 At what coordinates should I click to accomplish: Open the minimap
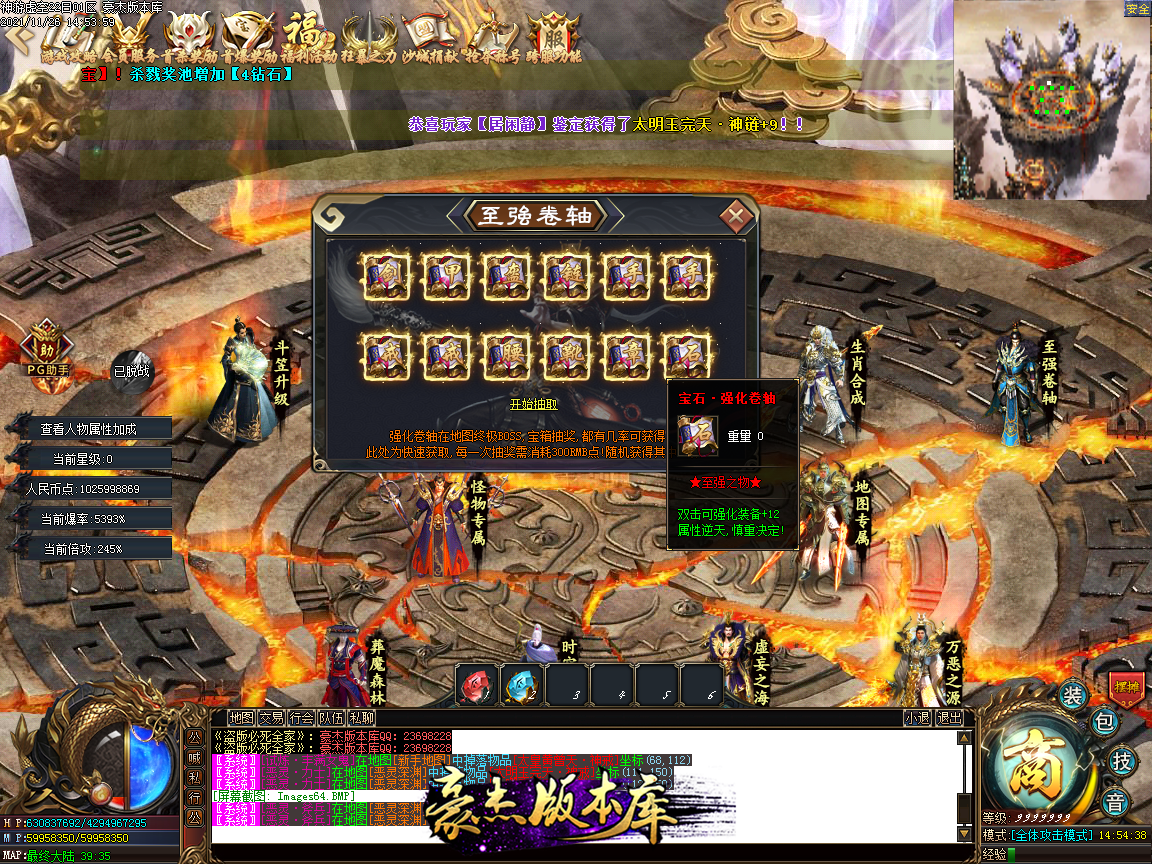tap(1052, 100)
